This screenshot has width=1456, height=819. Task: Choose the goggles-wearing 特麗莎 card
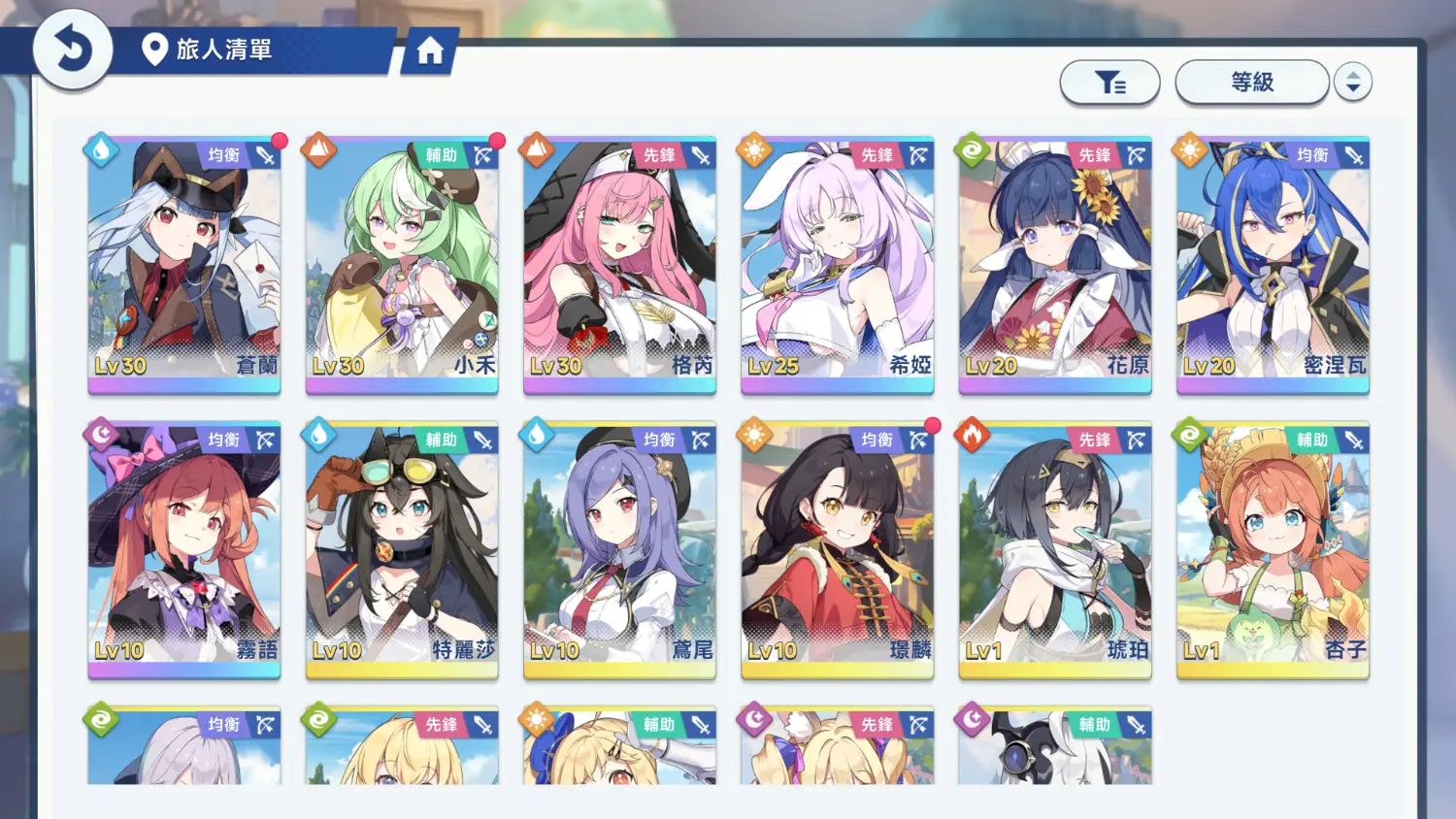[402, 549]
